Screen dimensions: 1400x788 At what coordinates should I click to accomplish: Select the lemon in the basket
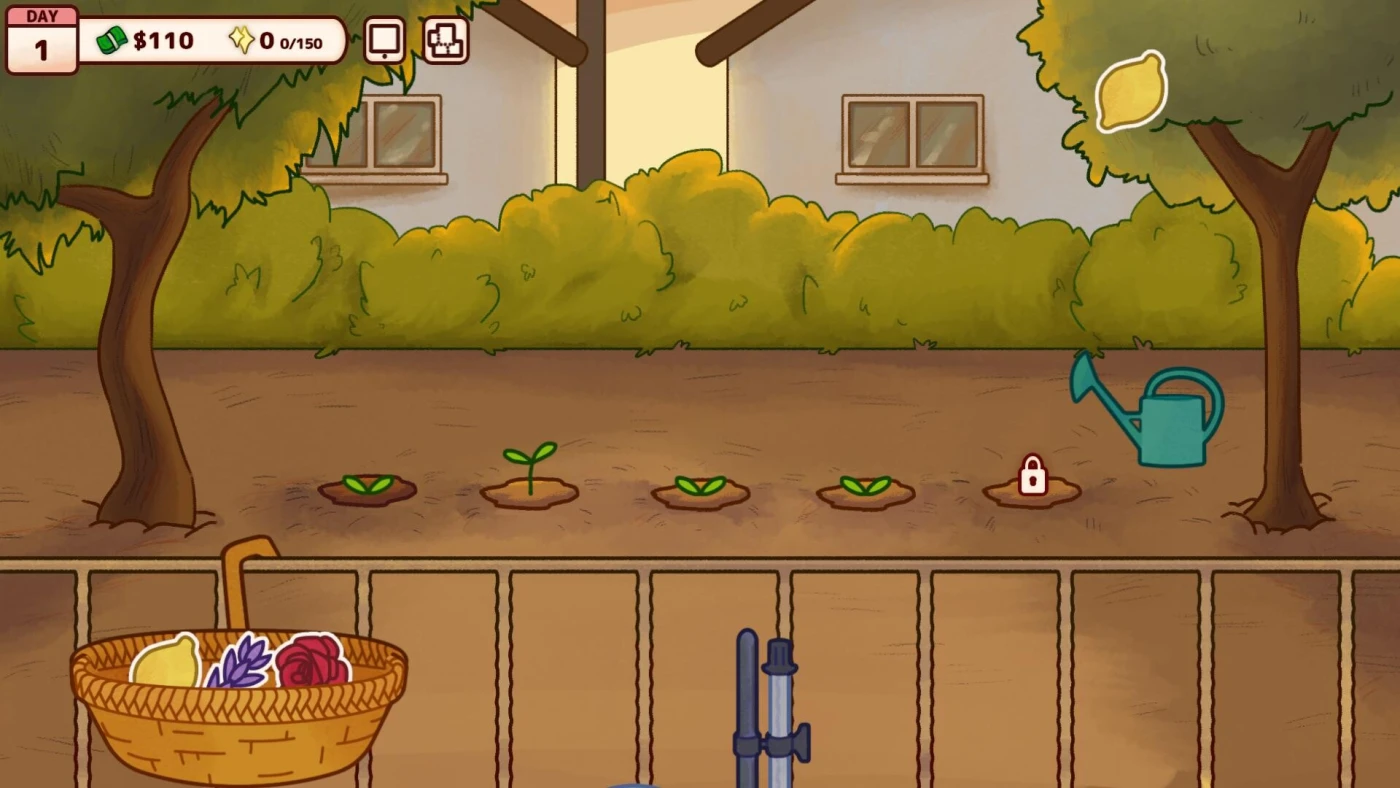tap(166, 663)
